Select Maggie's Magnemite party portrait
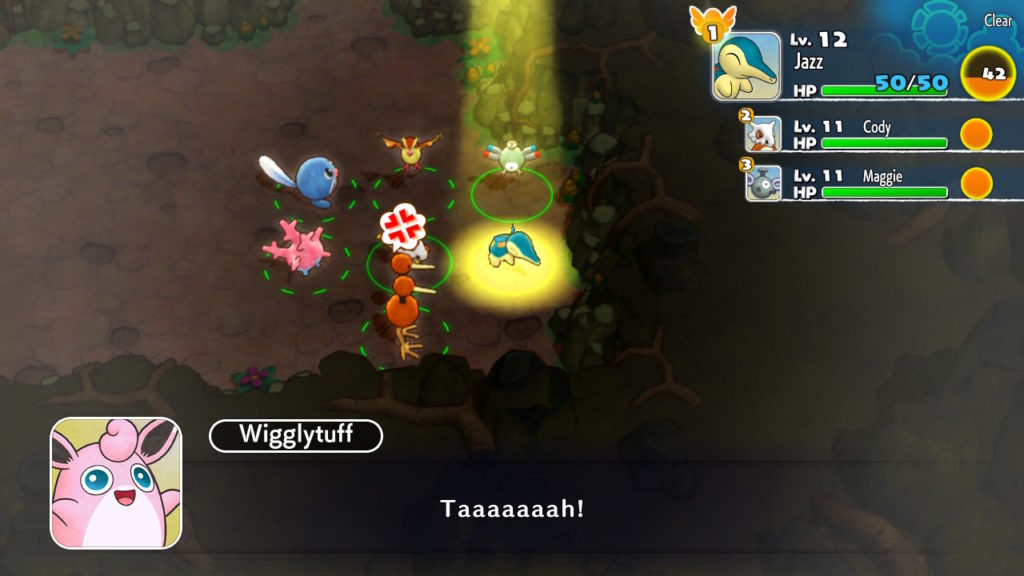 click(763, 183)
